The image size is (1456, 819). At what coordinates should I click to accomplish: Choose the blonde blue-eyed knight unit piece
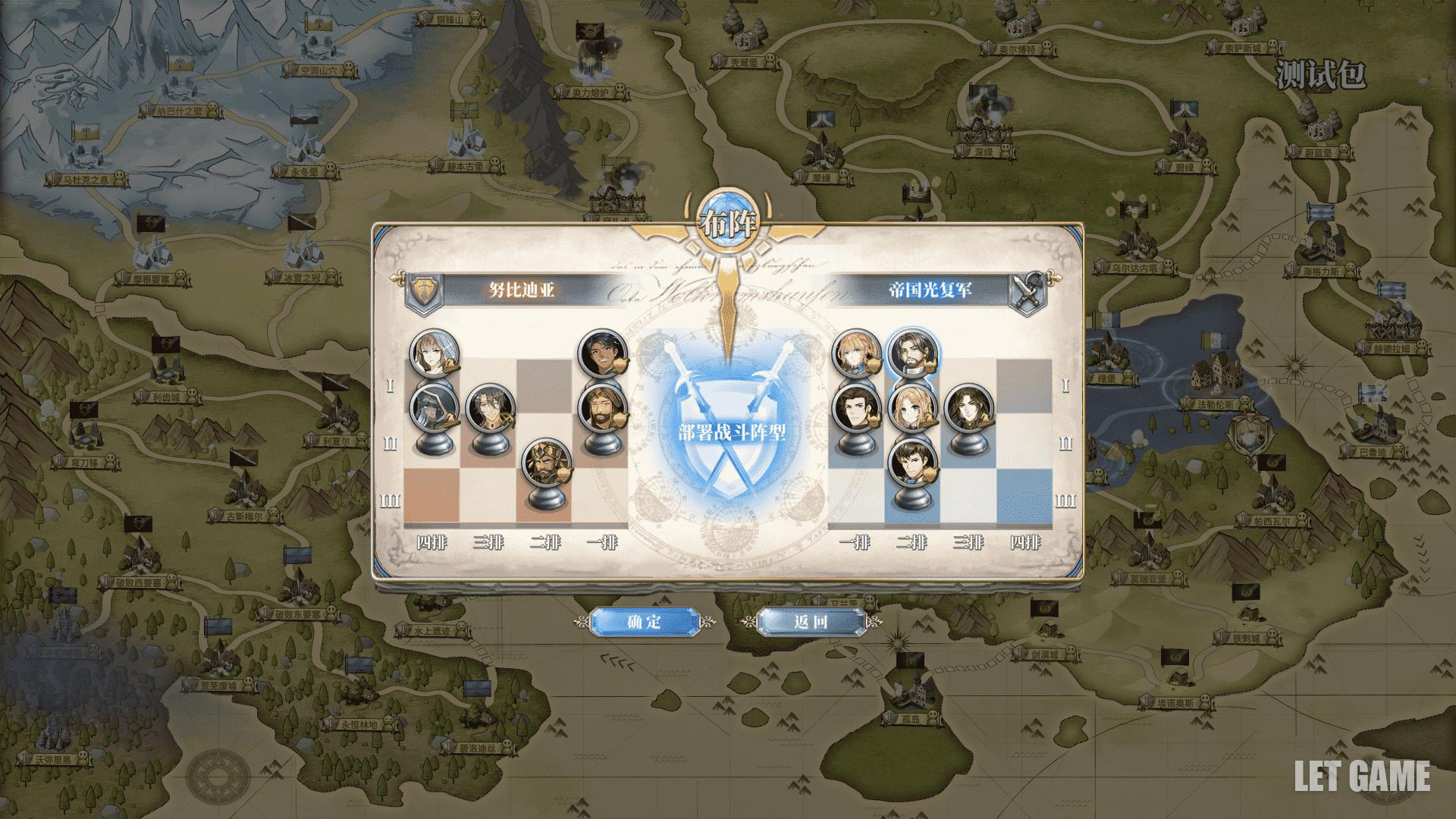(x=857, y=353)
